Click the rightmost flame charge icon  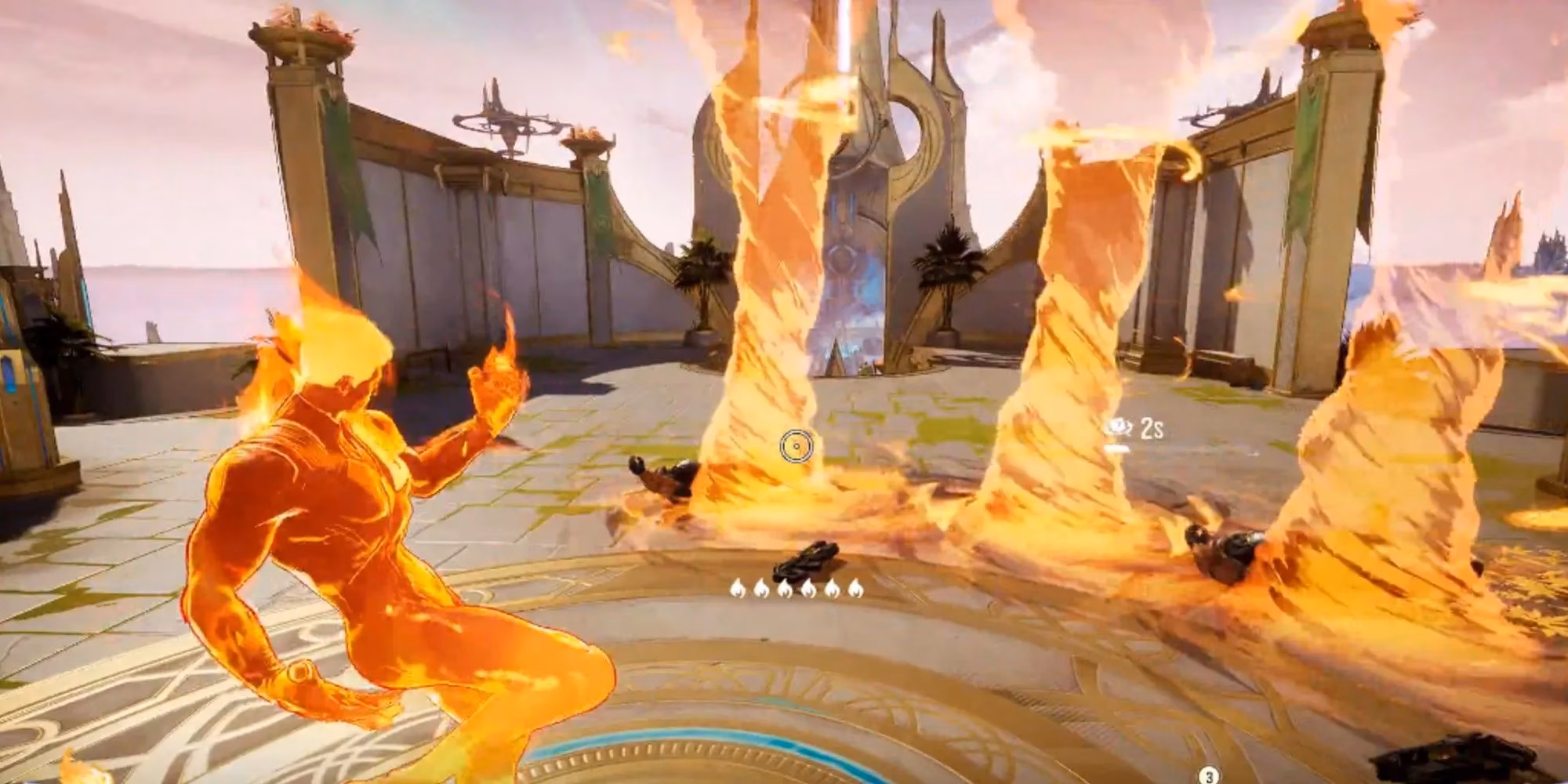pos(856,590)
